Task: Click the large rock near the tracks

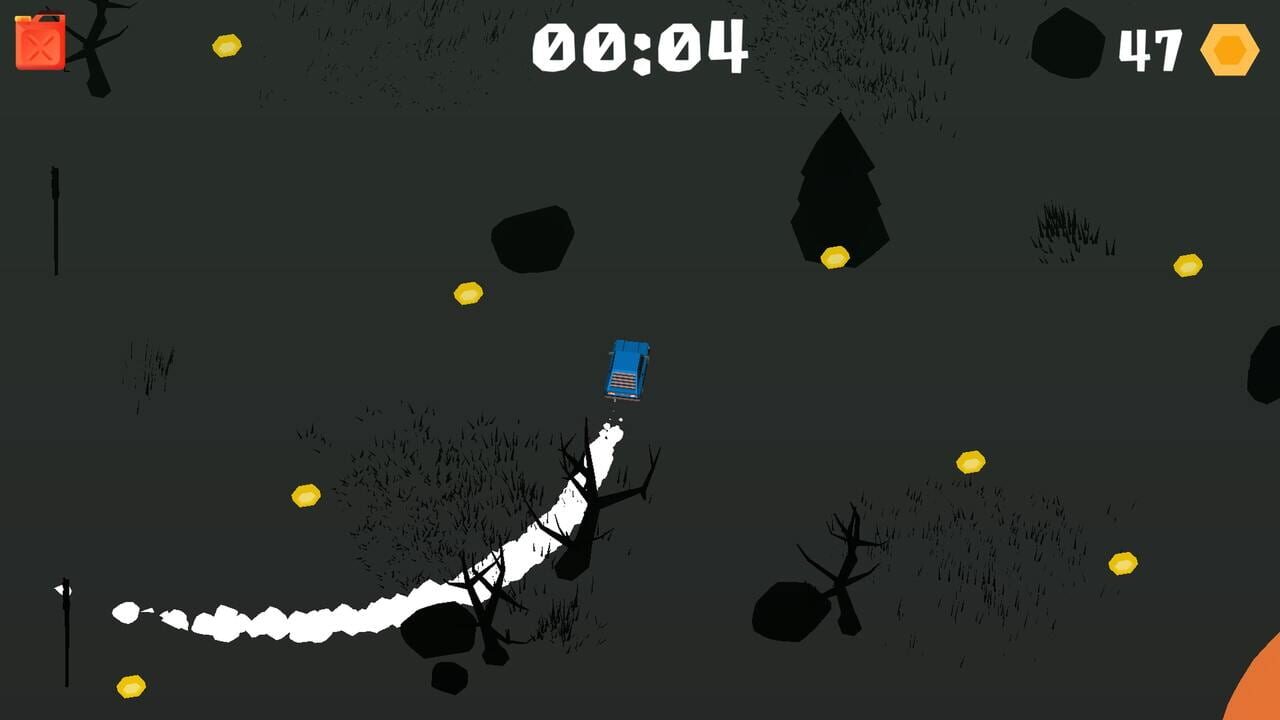Action: 440,630
